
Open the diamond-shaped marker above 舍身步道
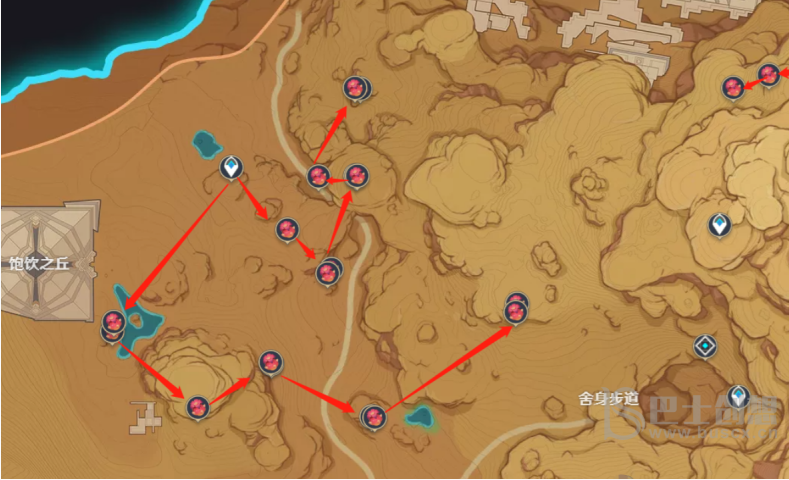706,347
